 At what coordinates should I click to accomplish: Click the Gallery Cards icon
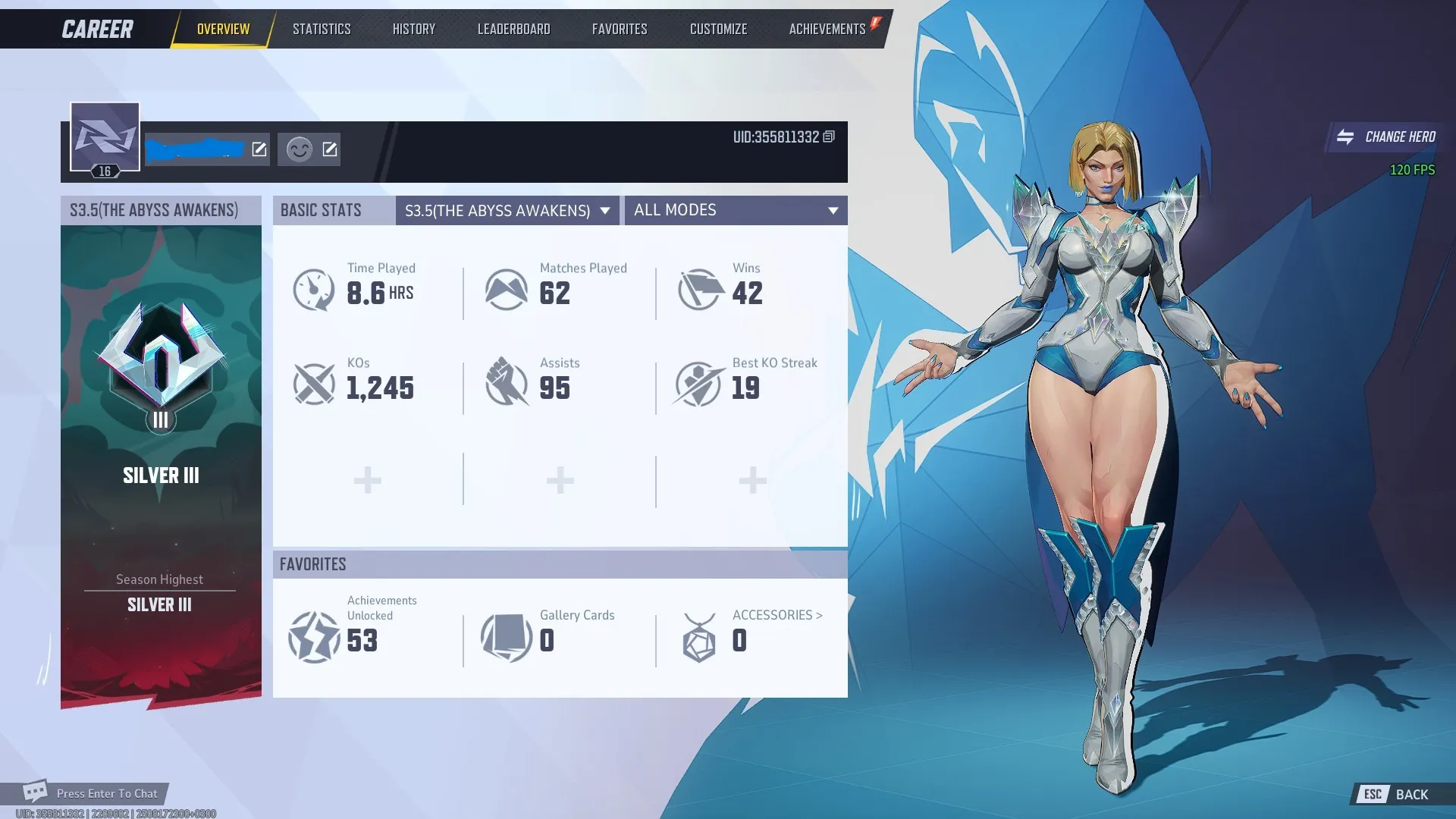point(507,639)
